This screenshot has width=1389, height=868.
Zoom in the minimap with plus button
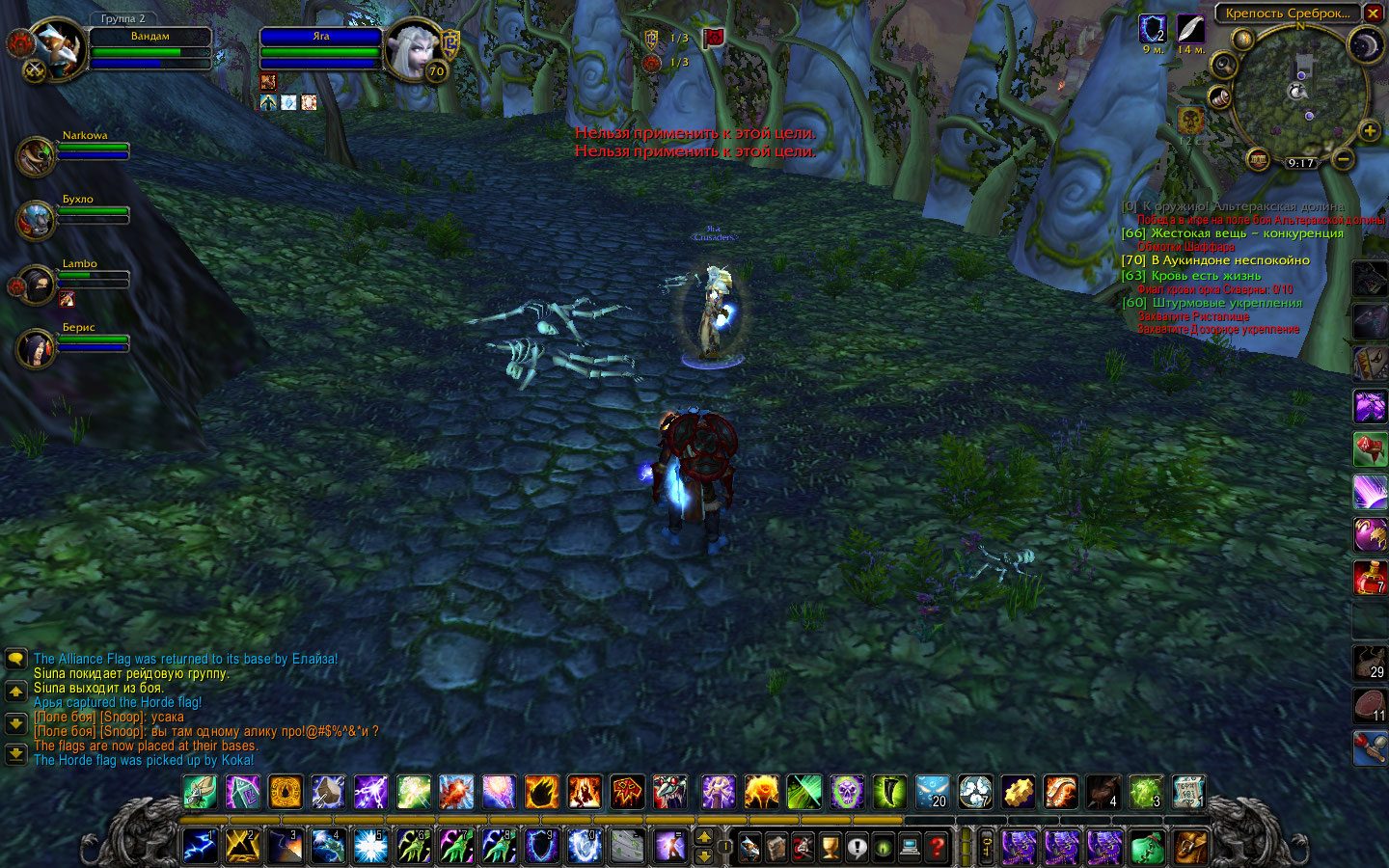coord(1368,131)
